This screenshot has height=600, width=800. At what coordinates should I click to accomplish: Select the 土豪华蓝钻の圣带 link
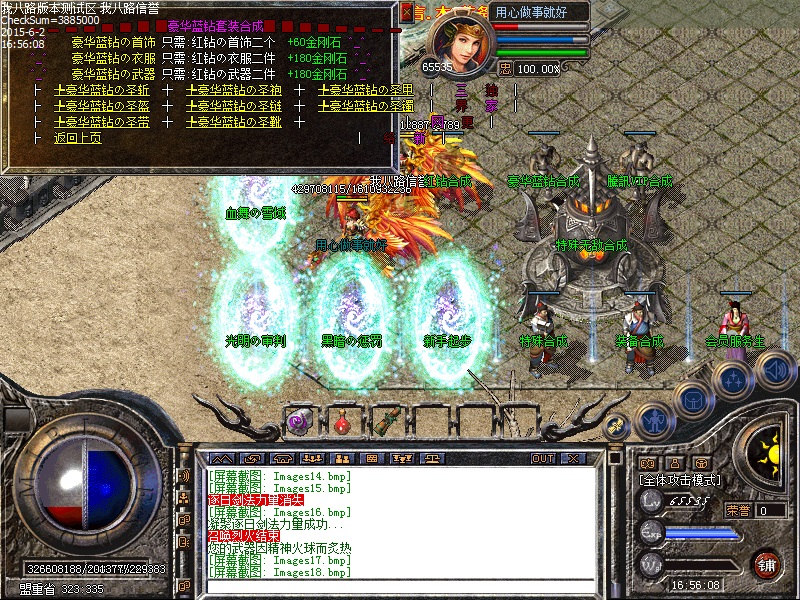[102, 122]
